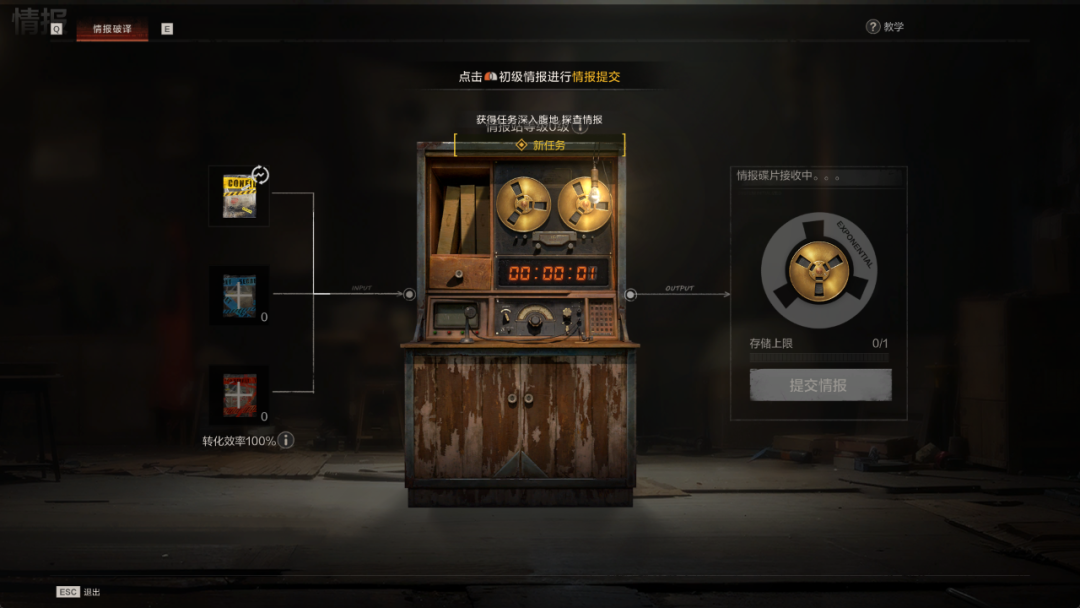Add intel to the blue intel slot
The width and height of the screenshot is (1080, 608).
point(239,295)
